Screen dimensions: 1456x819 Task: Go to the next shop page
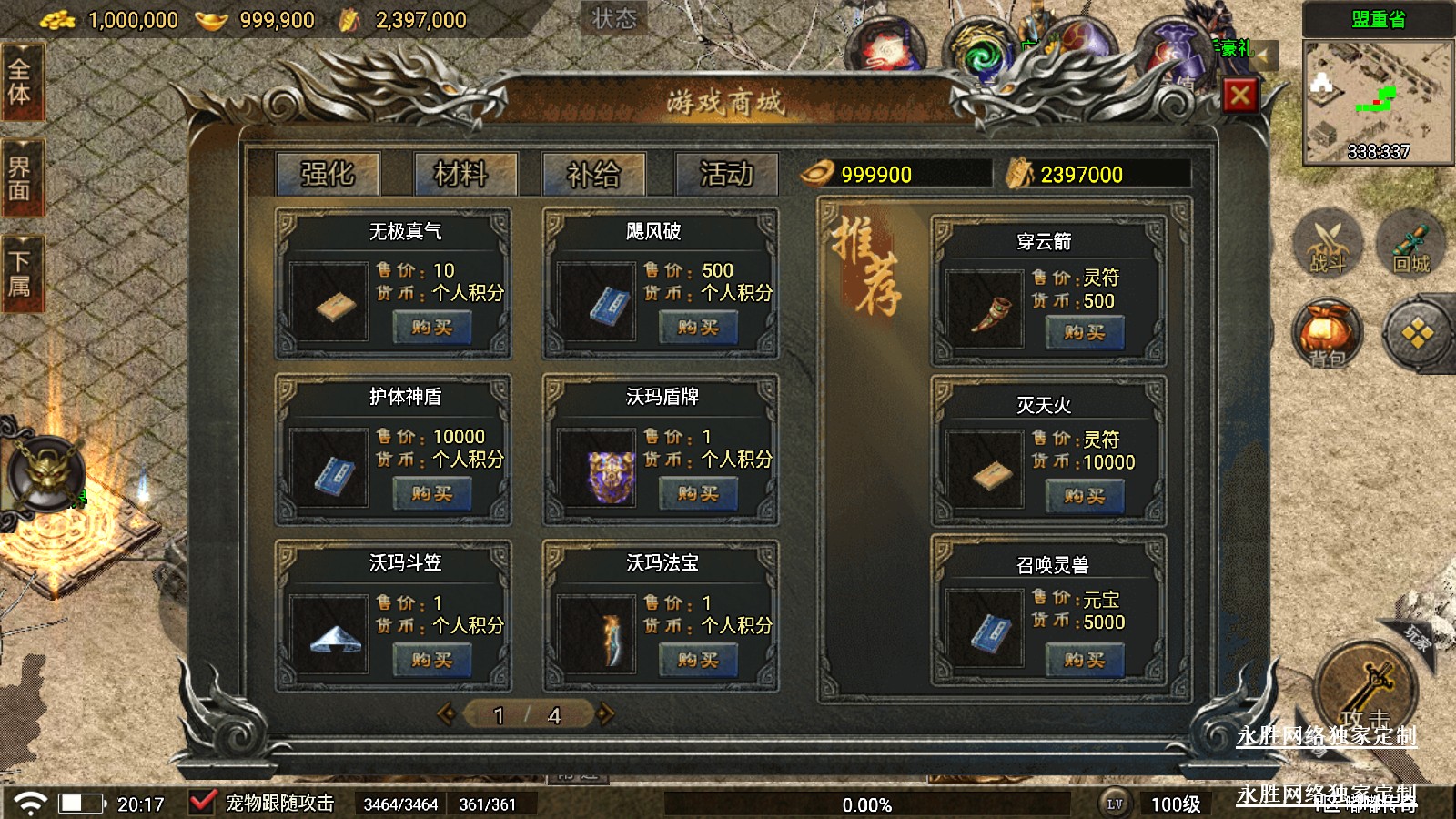tap(606, 715)
